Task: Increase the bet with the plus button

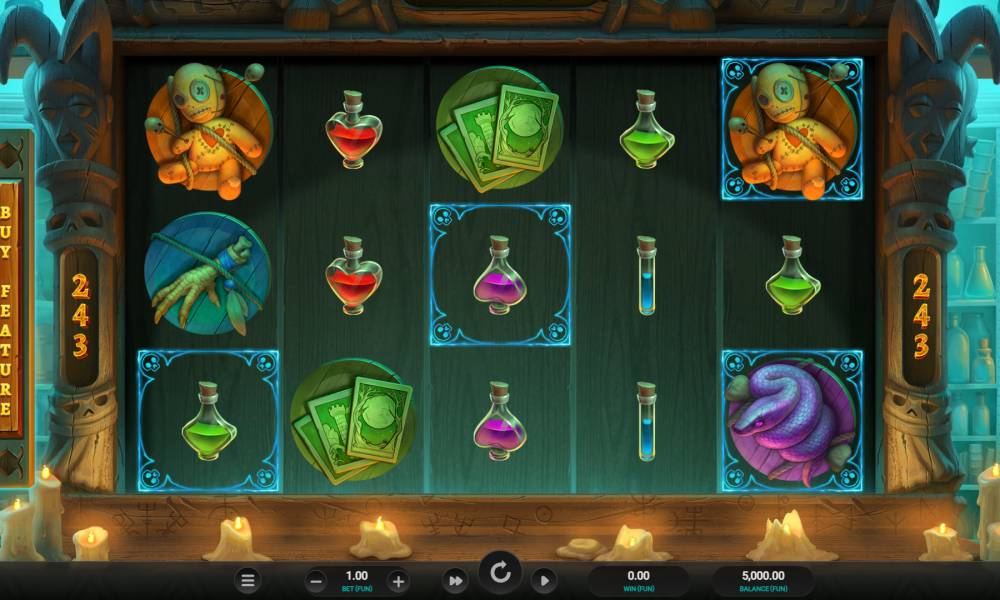Action: 397,580
